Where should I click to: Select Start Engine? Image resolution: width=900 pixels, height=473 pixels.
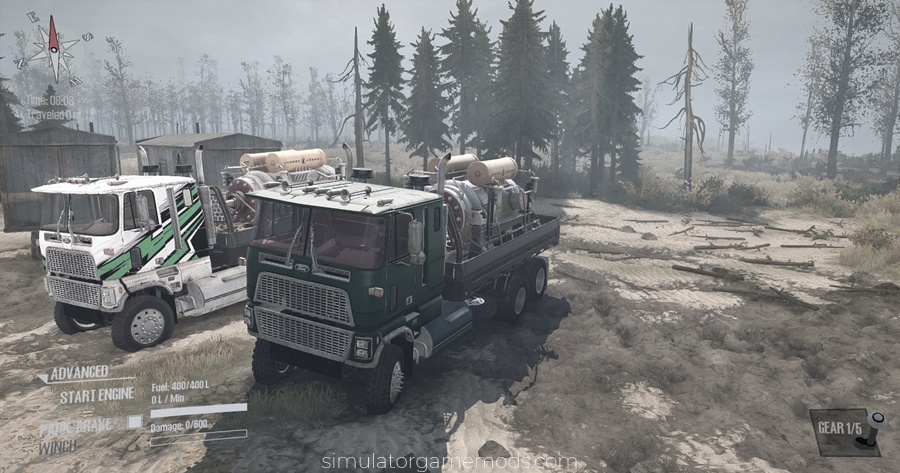click(94, 395)
